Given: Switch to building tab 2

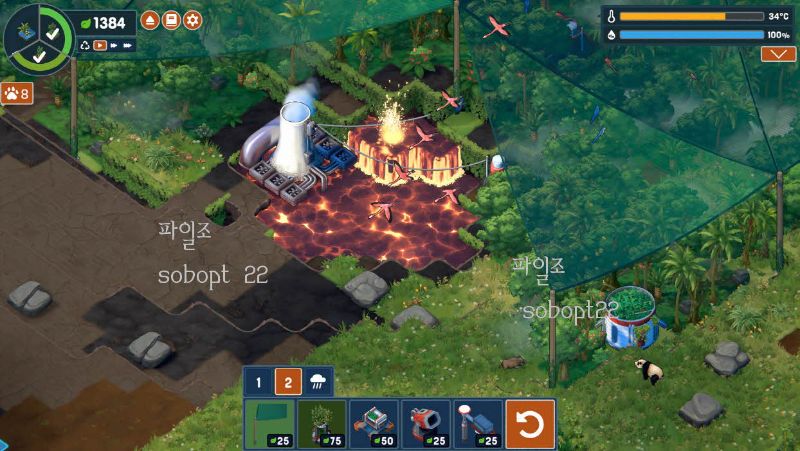Looking at the screenshot, I should pyautogui.click(x=288, y=381).
